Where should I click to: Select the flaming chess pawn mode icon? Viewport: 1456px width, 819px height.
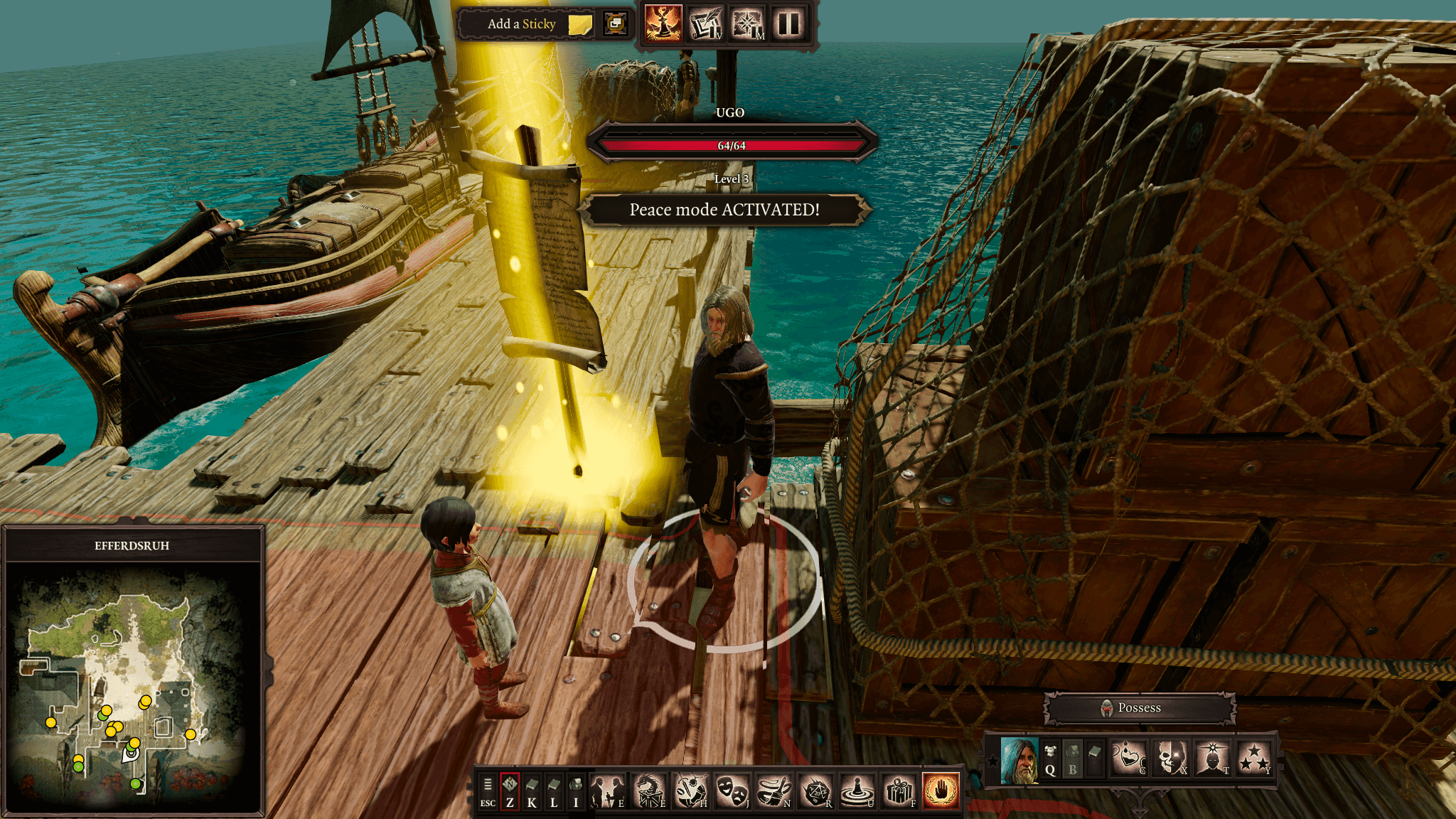click(663, 23)
